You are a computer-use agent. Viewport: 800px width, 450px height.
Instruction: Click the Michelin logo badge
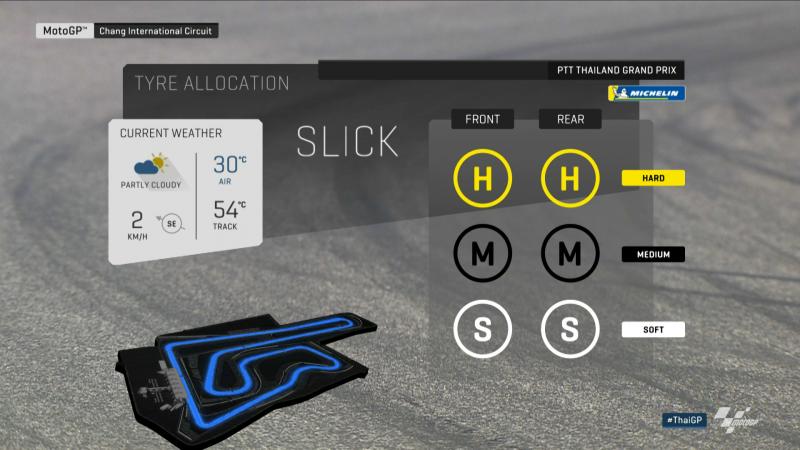646,93
